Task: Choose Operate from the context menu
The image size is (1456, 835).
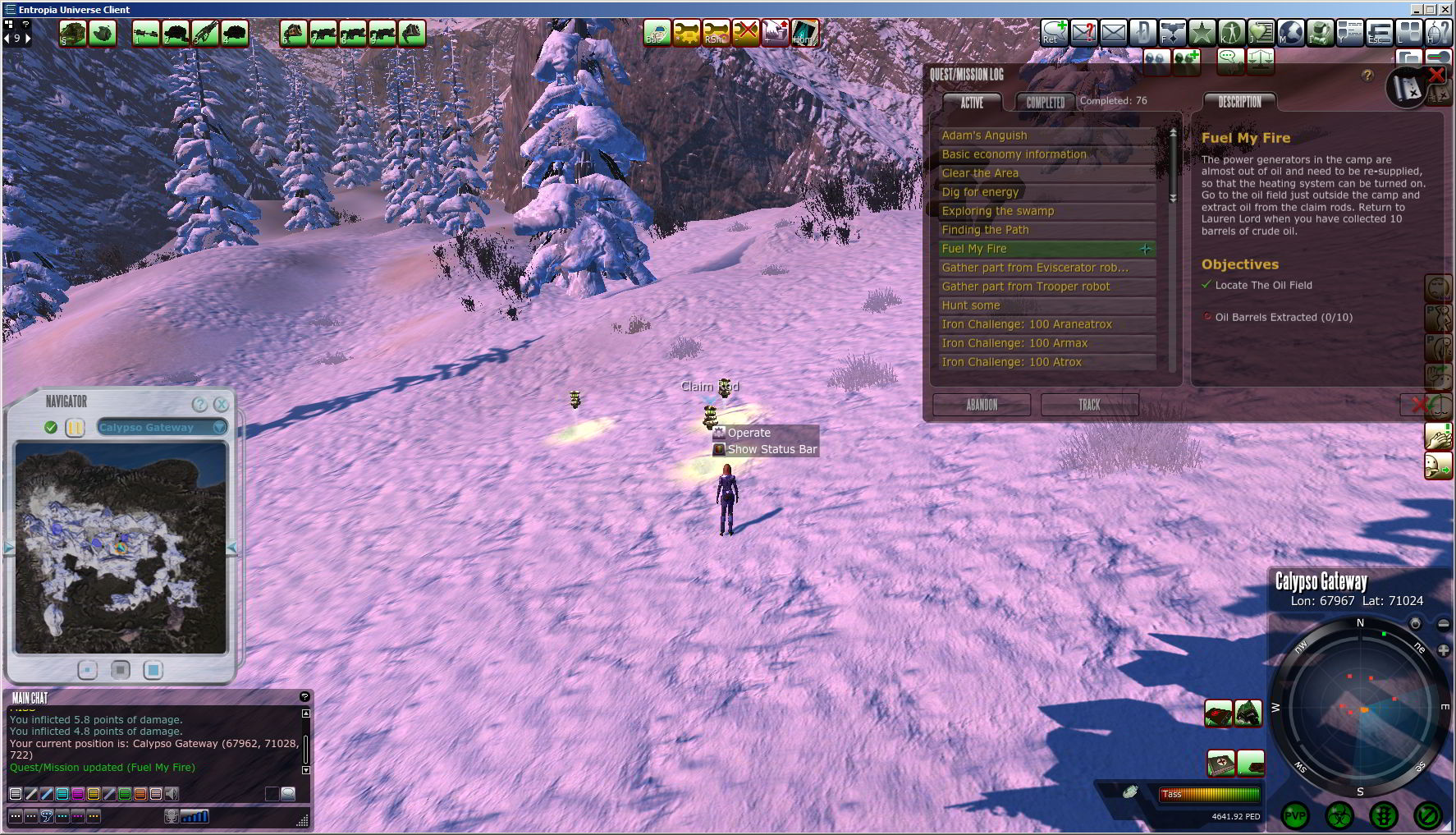Action: [749, 433]
